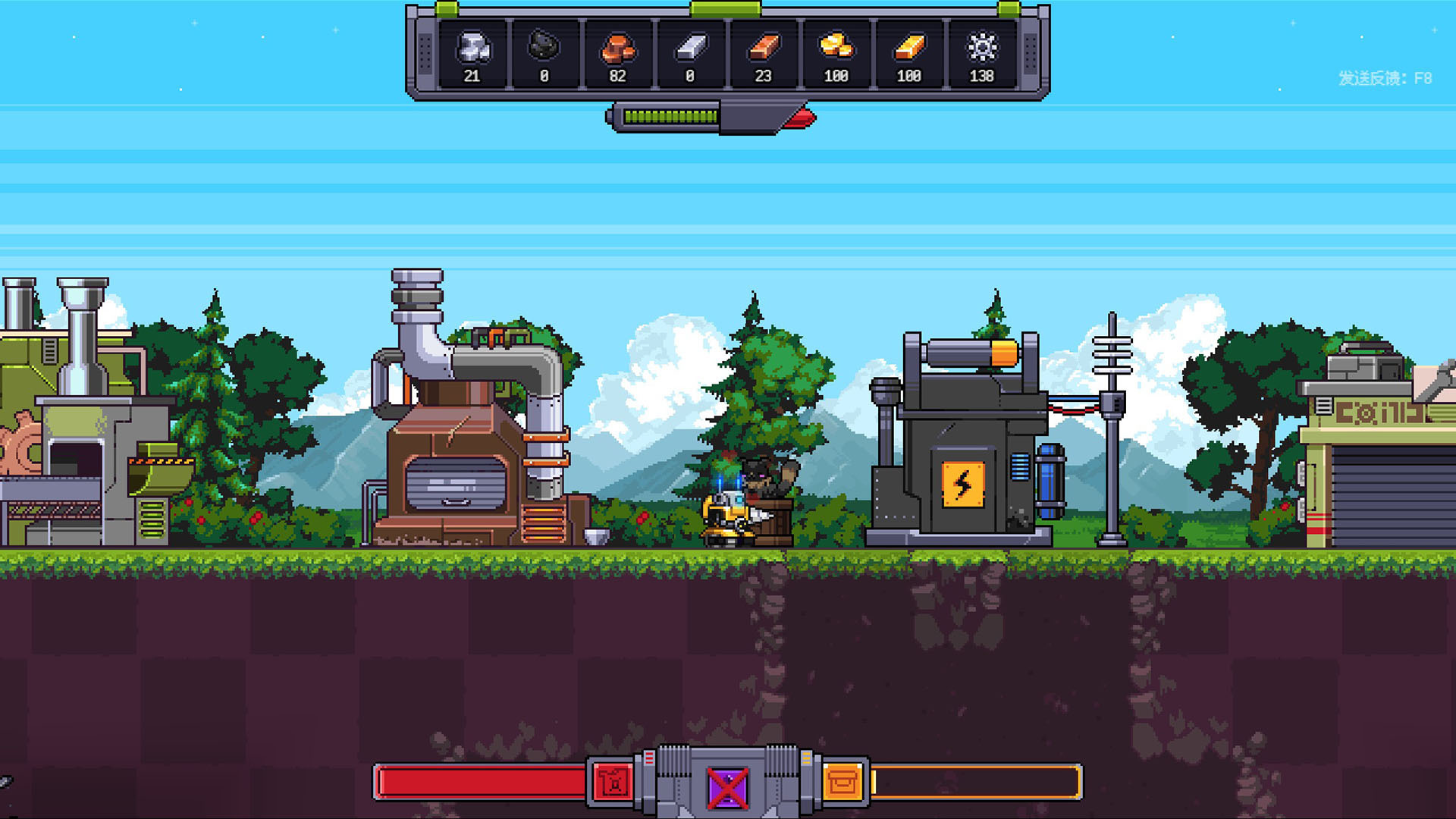Click the coal resource icon showing 0
Screen dimensions: 1456x819
544,49
